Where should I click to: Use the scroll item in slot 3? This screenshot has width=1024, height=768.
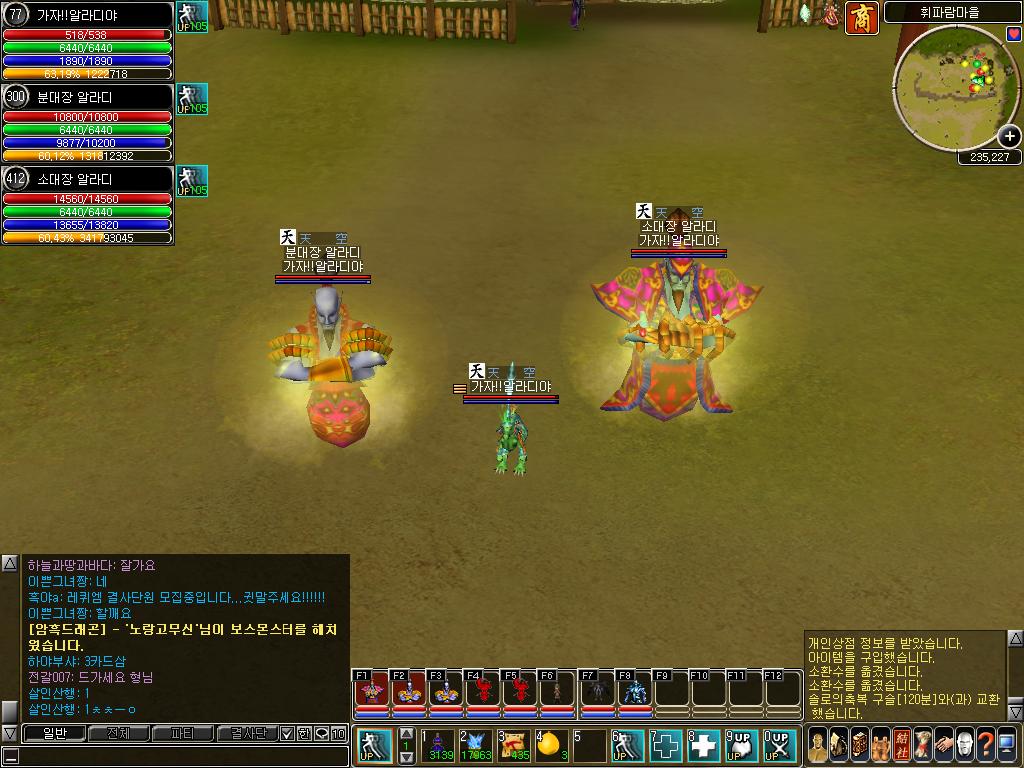point(514,745)
